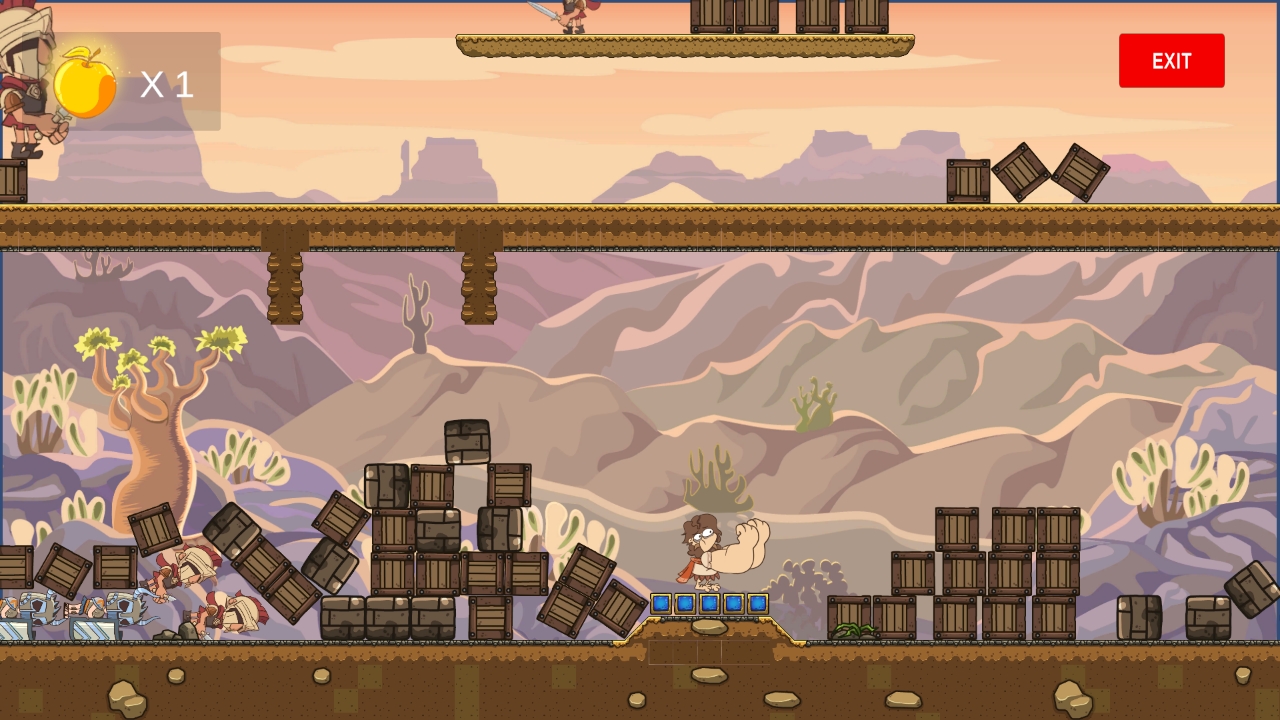The width and height of the screenshot is (1280, 720).
Task: Select the caveman hero with the giant fist
Action: click(700, 550)
